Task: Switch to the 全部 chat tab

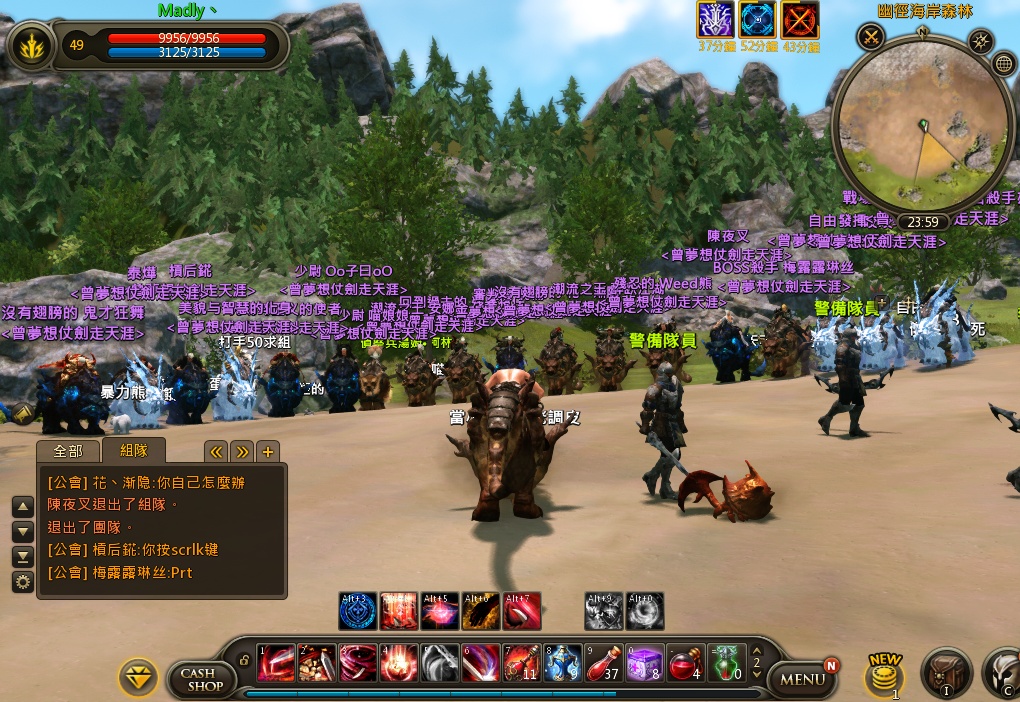Action: [x=68, y=451]
